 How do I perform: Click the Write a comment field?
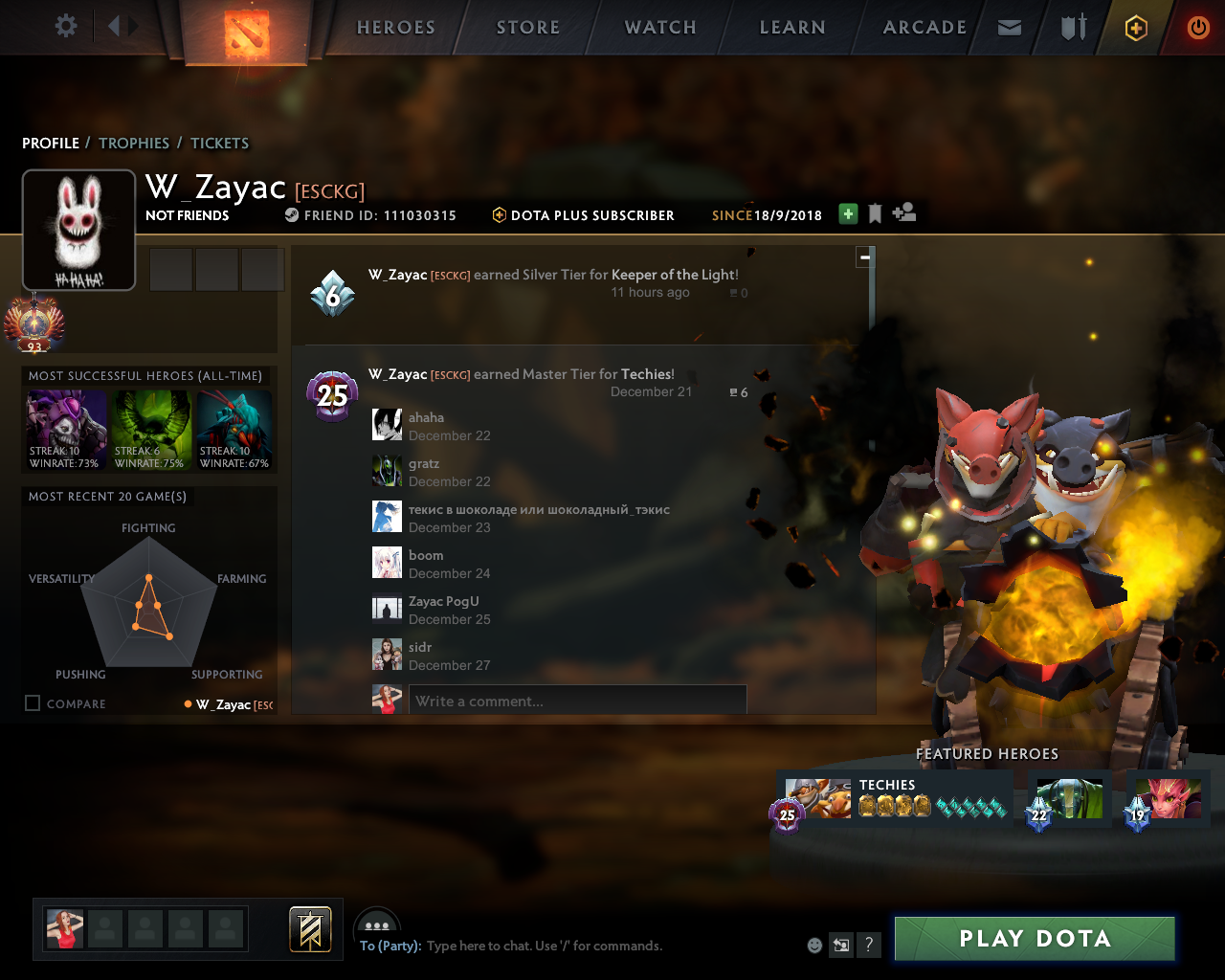pos(577,702)
